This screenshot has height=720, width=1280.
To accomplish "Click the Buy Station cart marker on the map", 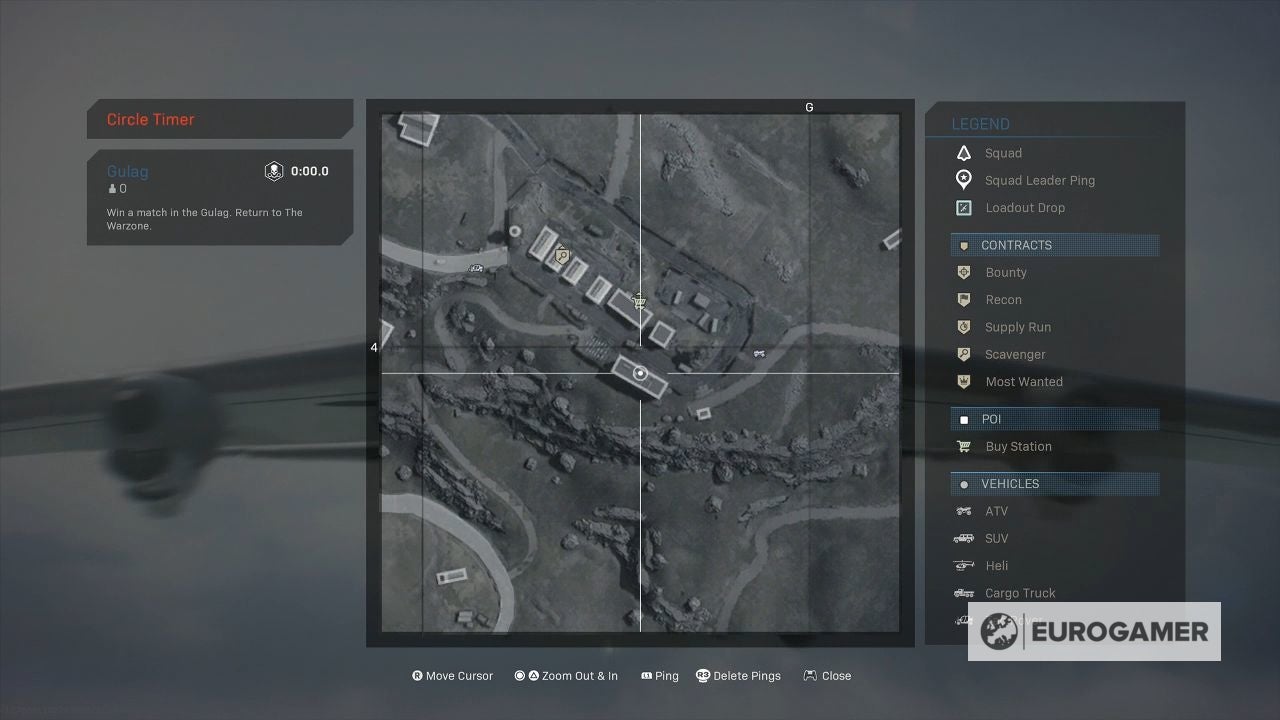I will click(x=640, y=300).
